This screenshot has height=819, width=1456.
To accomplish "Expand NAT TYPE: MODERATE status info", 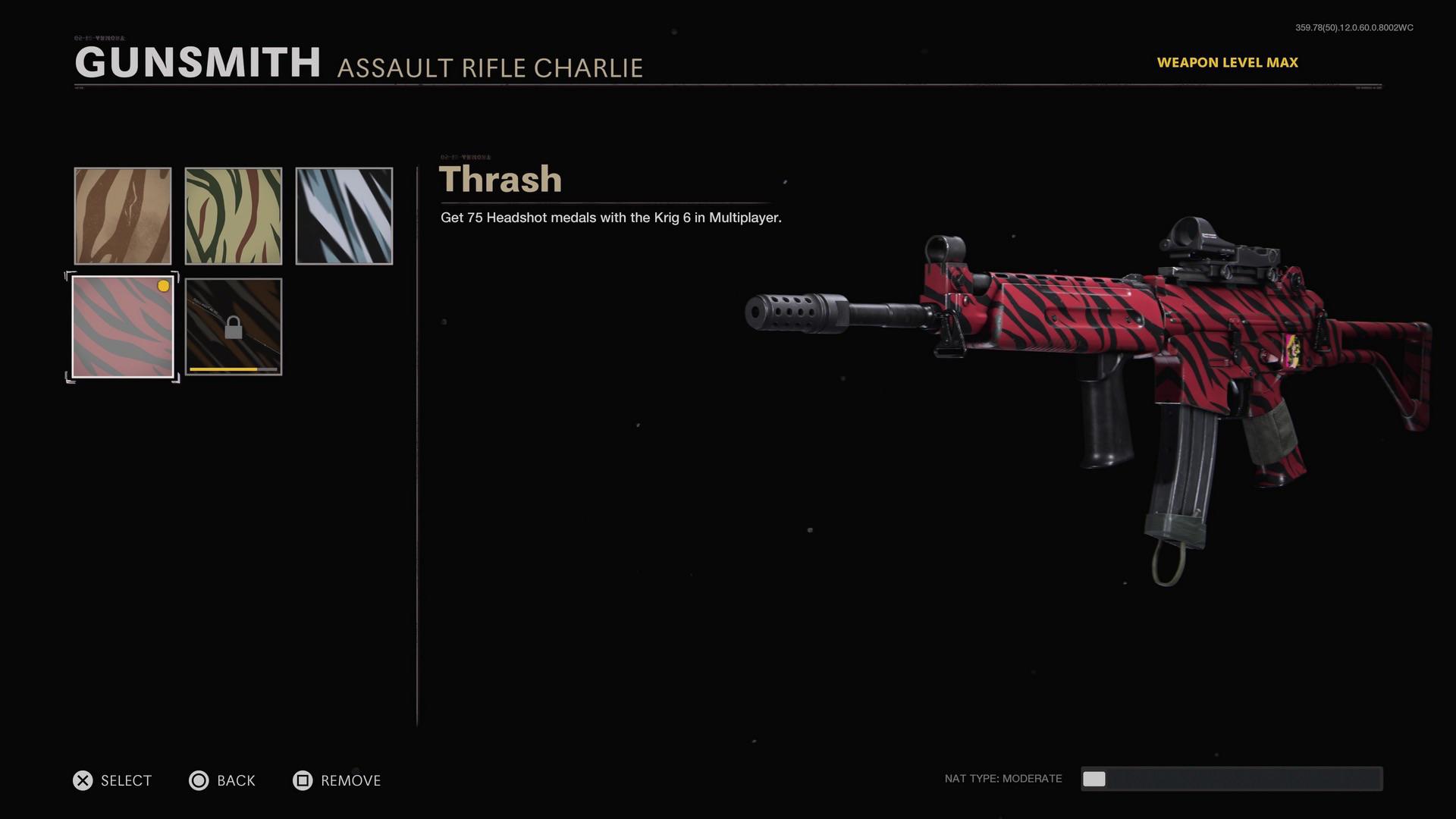I will coord(1003,778).
